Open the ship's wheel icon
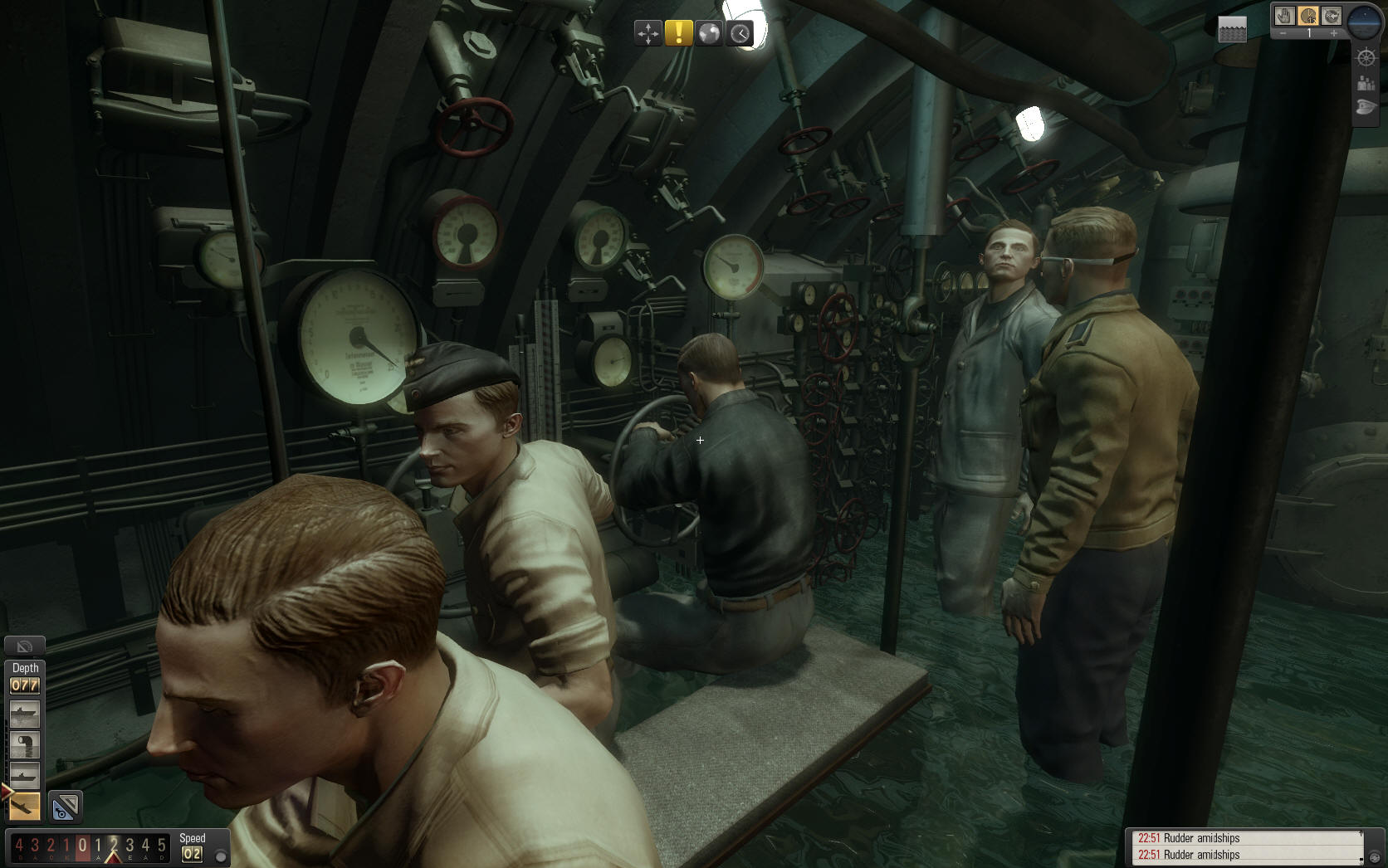The image size is (1388, 868). click(1366, 57)
